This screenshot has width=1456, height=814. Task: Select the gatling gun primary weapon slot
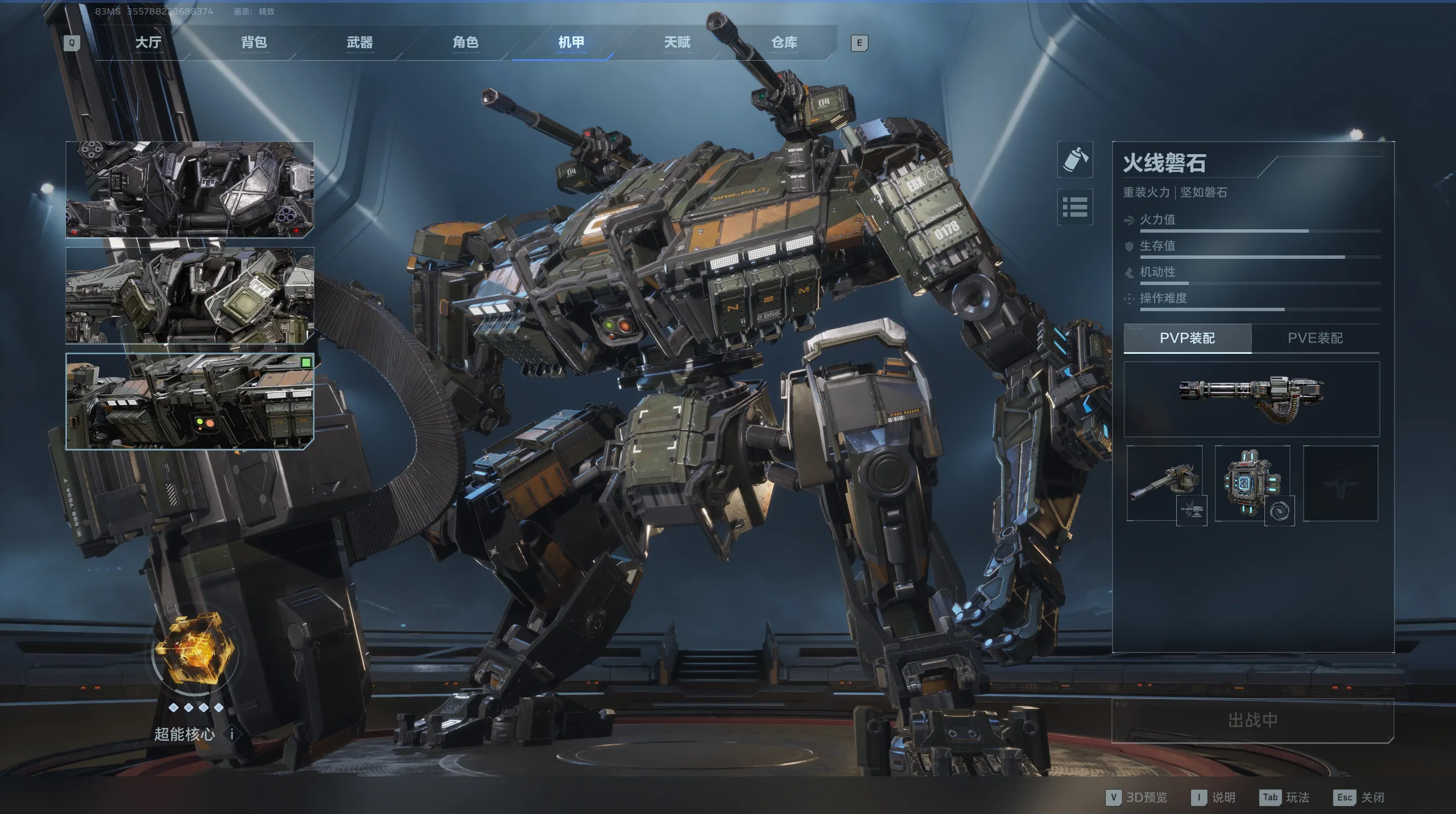pos(1251,399)
